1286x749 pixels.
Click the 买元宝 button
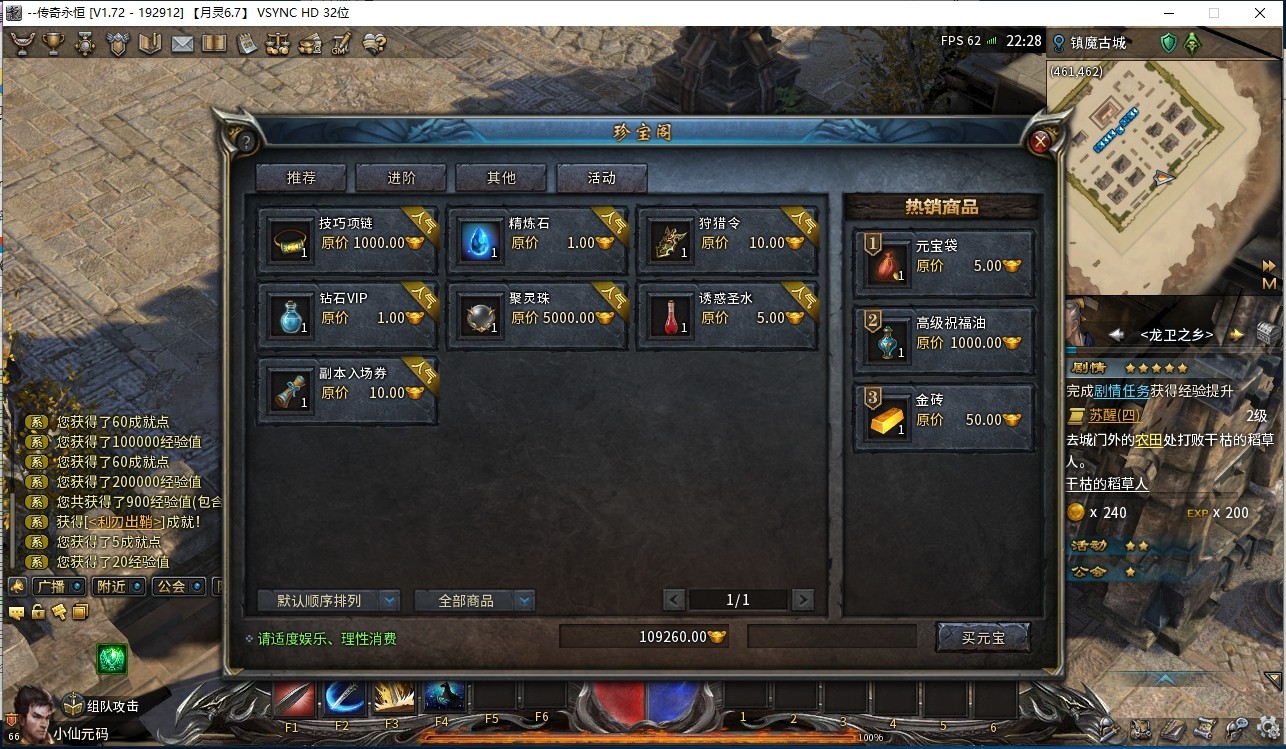point(982,637)
